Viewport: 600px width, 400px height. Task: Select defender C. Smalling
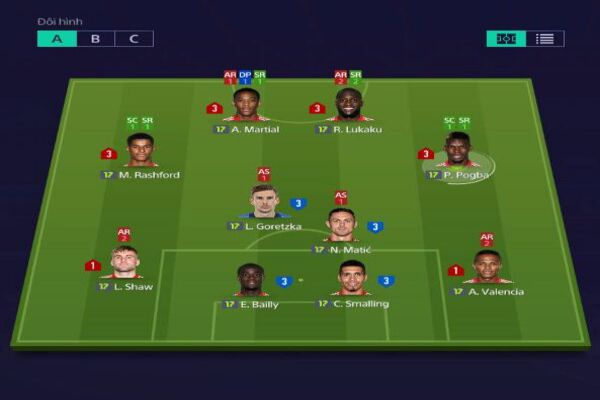coord(352,281)
